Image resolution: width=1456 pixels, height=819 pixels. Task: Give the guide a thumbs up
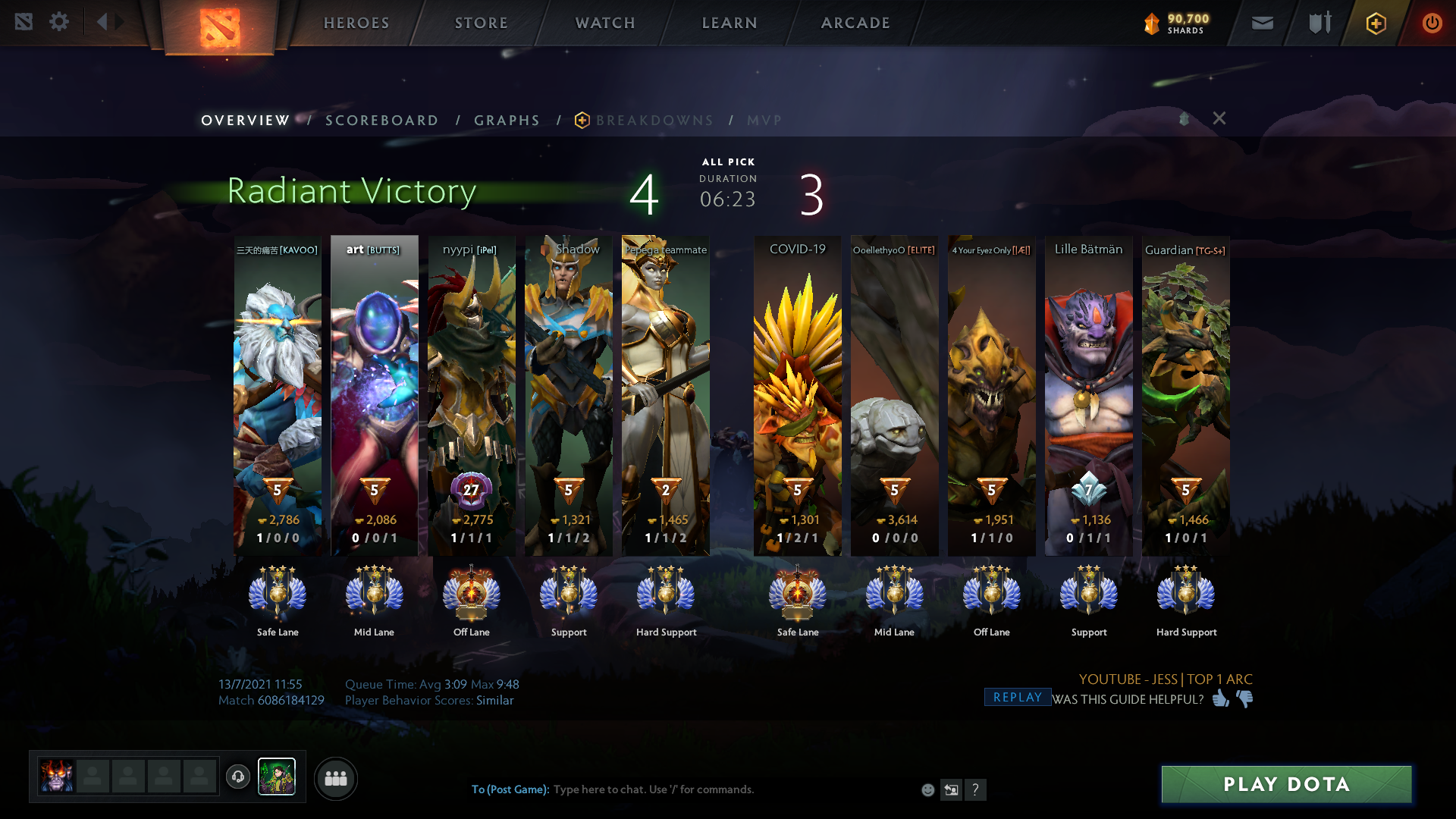pyautogui.click(x=1220, y=698)
